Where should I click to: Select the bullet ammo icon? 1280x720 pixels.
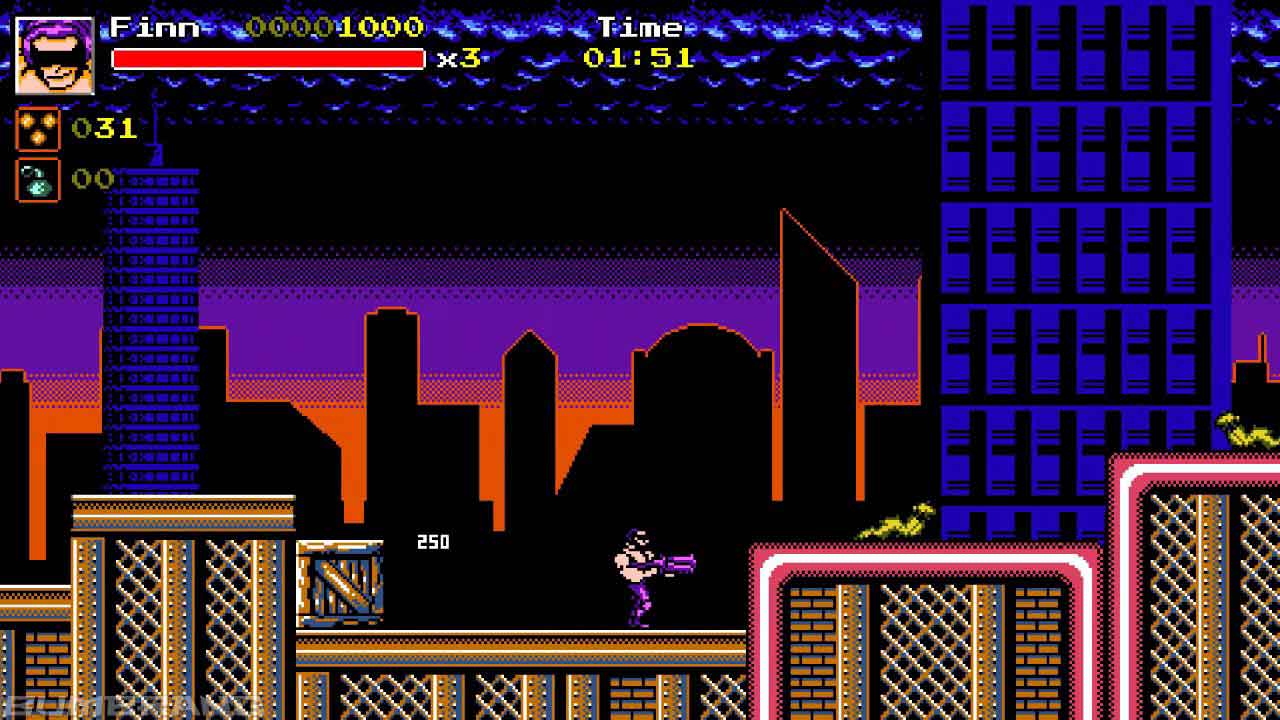(38, 129)
